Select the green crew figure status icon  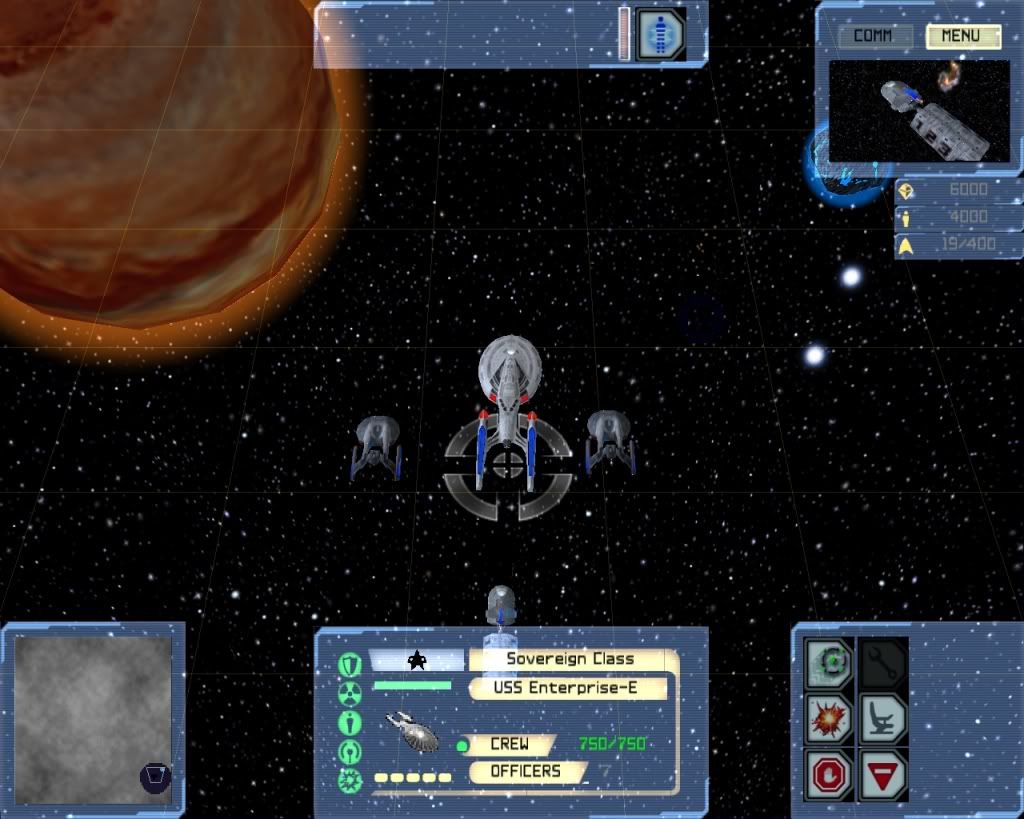click(350, 722)
